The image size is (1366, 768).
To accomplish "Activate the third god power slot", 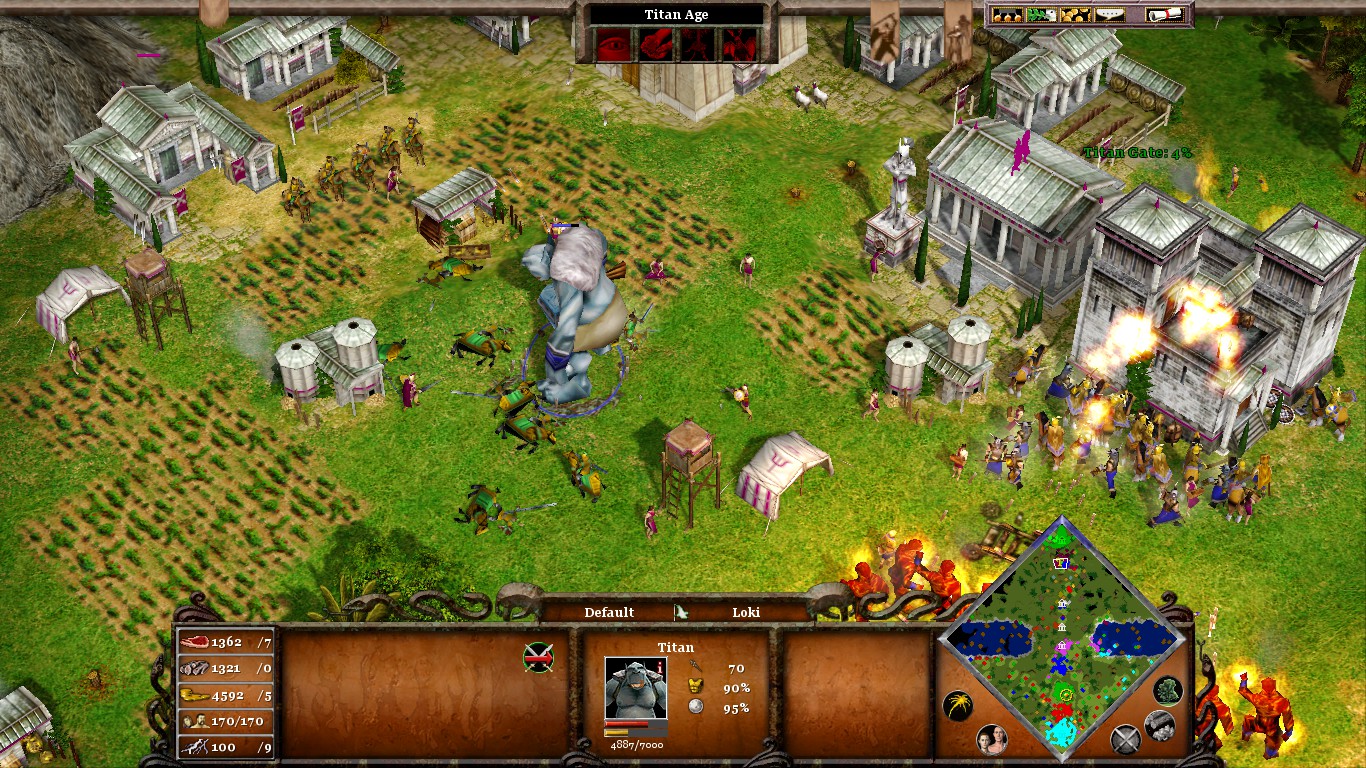I will pos(697,45).
